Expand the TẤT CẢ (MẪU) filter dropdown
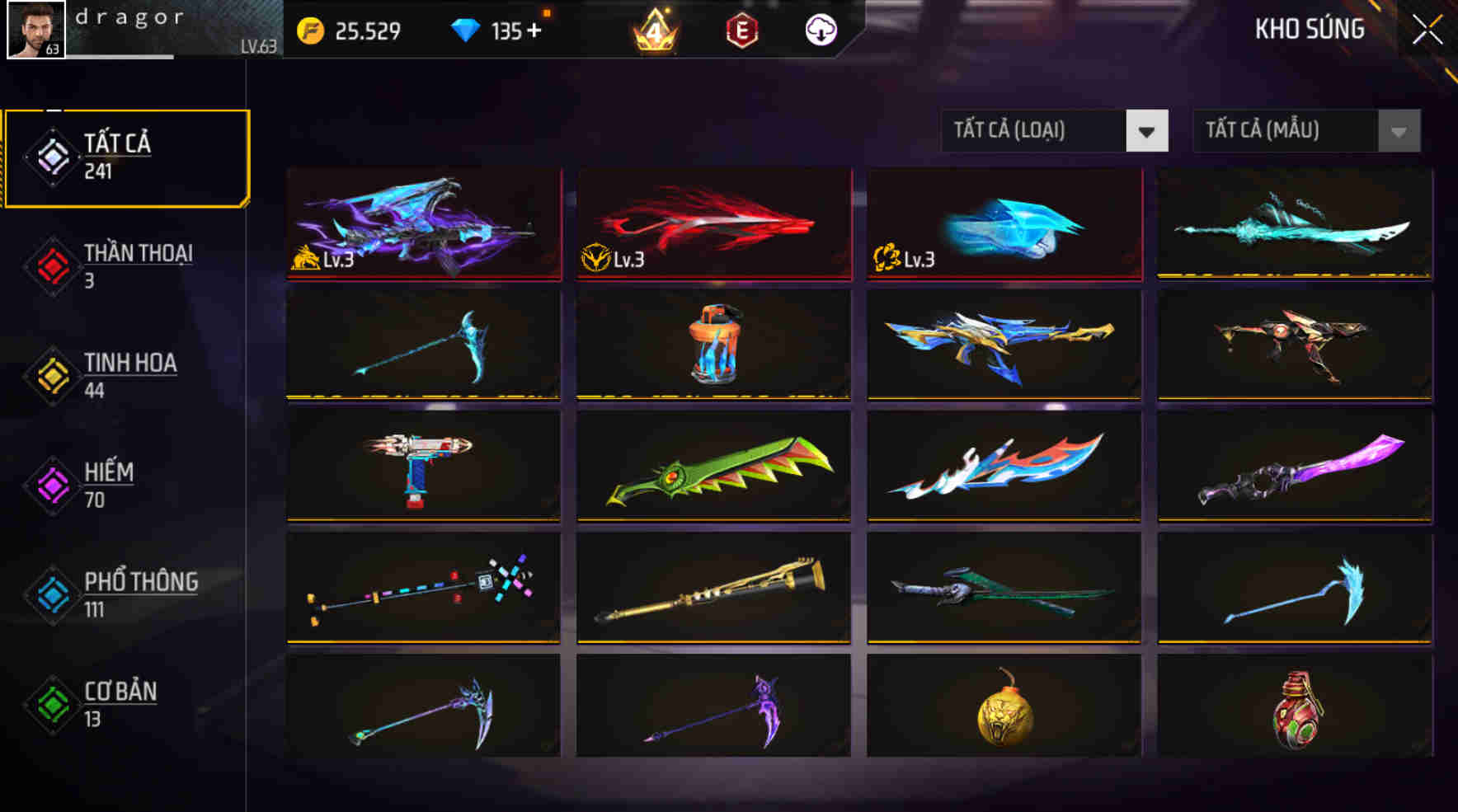 (1282, 130)
